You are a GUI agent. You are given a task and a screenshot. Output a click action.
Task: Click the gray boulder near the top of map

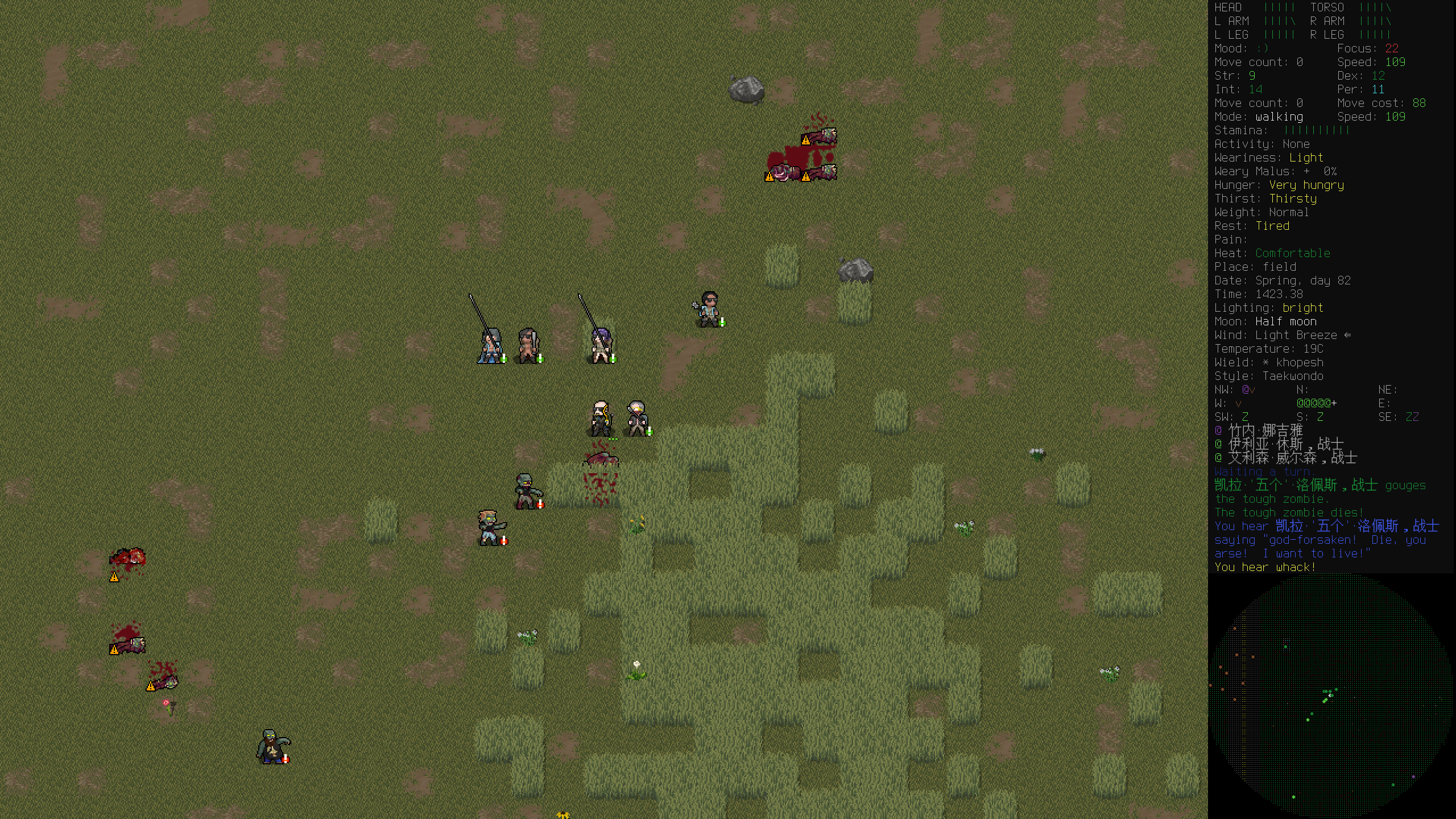click(x=745, y=88)
